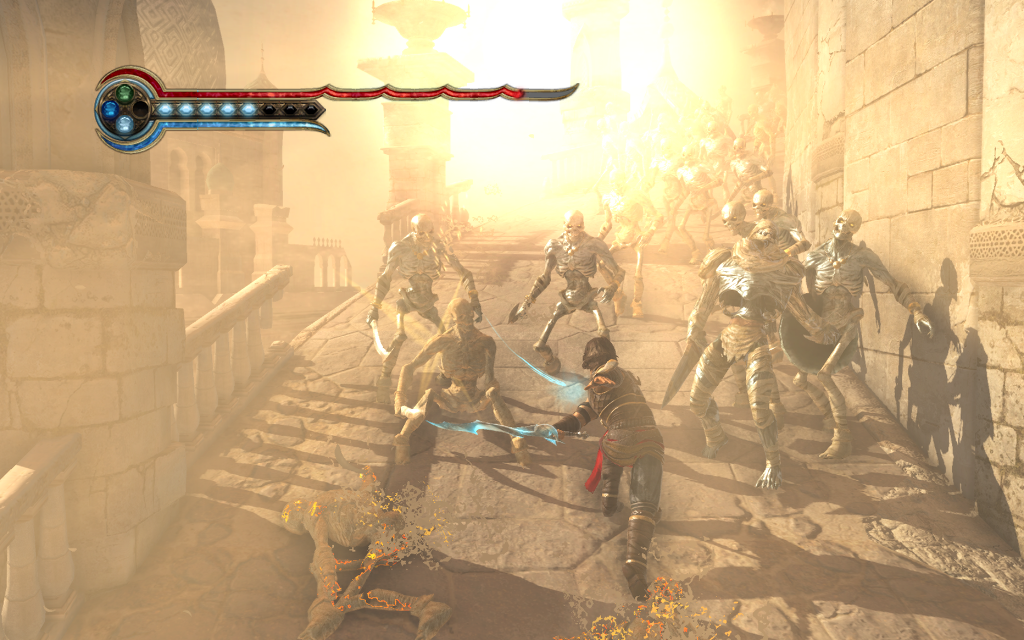Choose the pale ice-blue power gem
Screen dimensions: 1024x640
point(124,124)
